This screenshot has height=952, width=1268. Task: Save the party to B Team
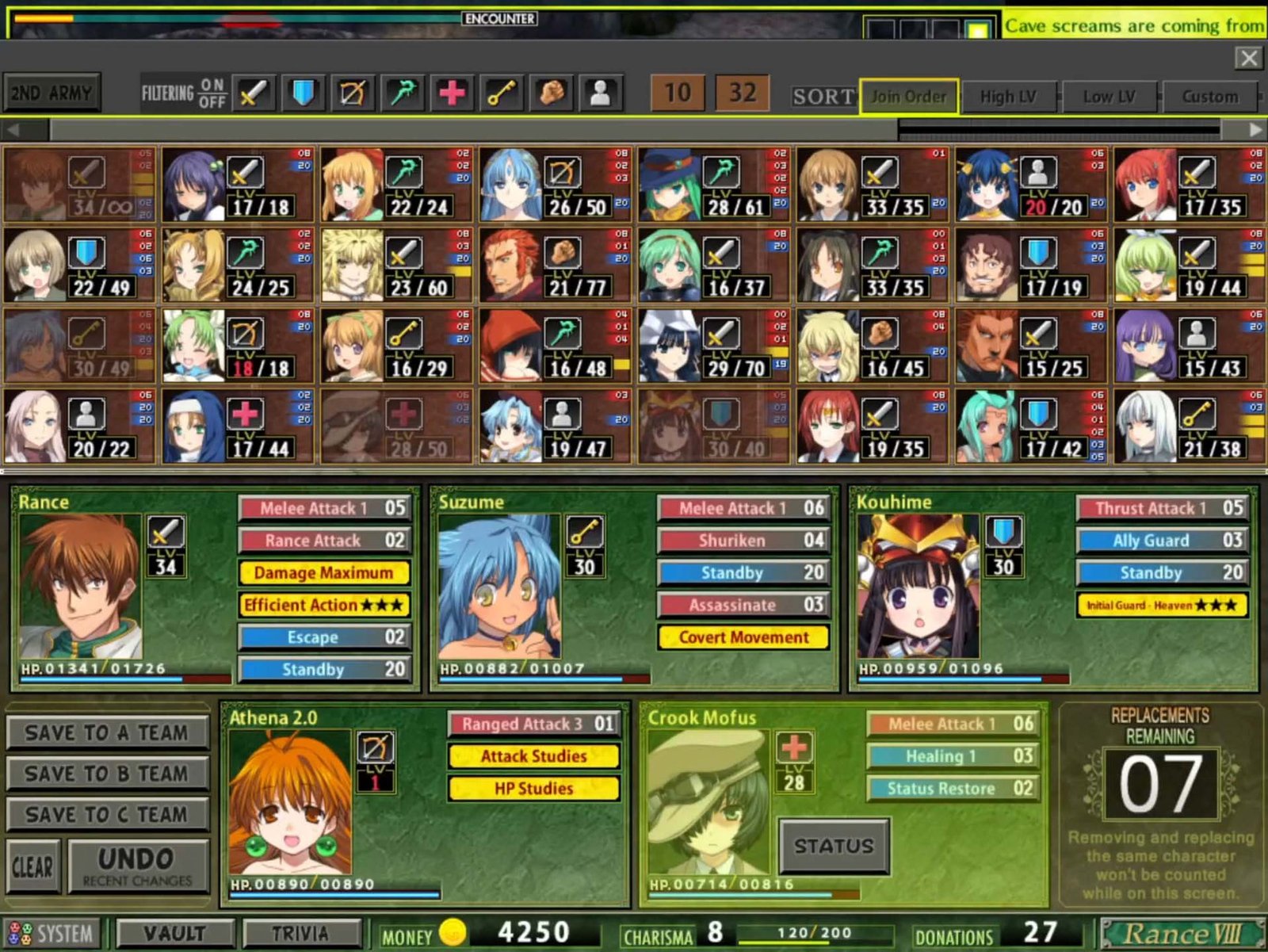[107, 774]
